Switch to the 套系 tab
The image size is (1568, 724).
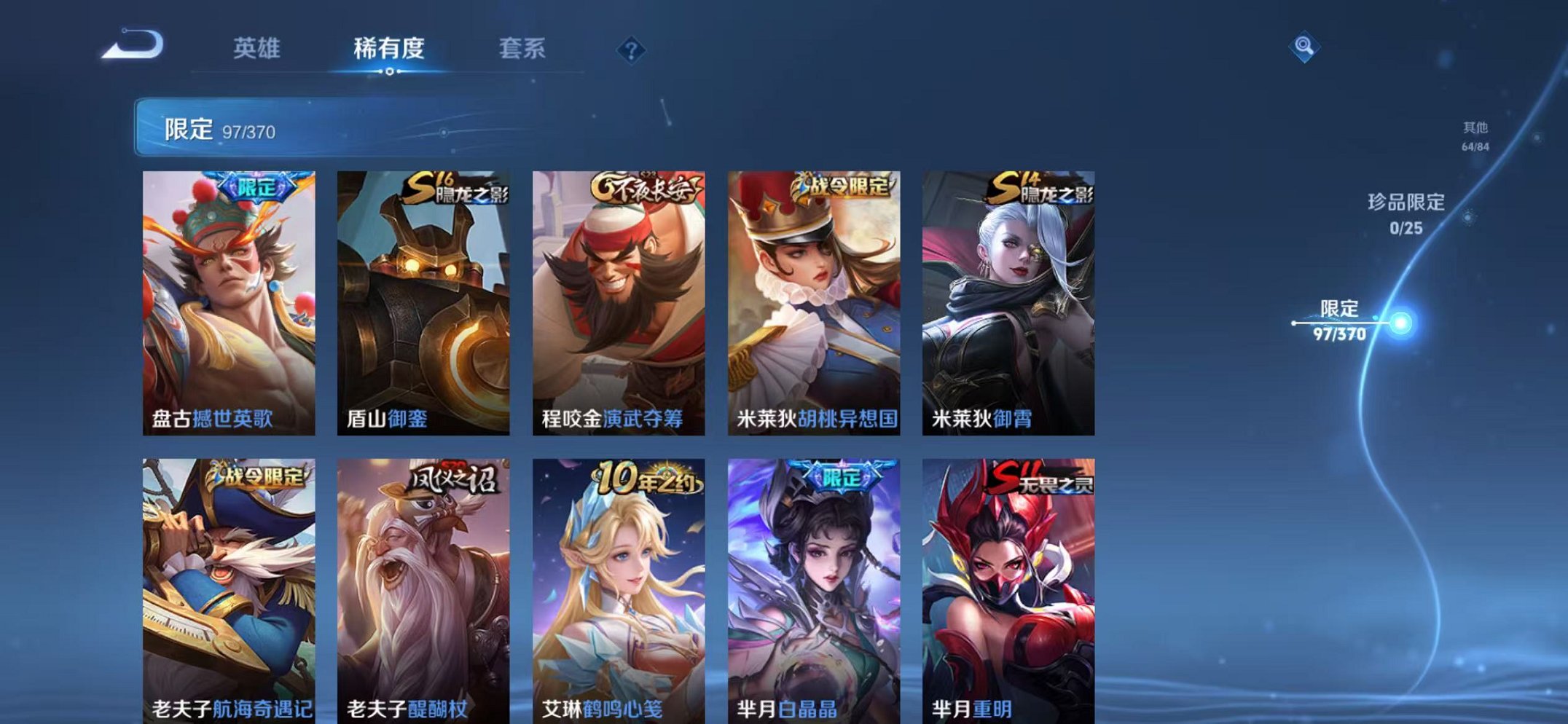525,48
